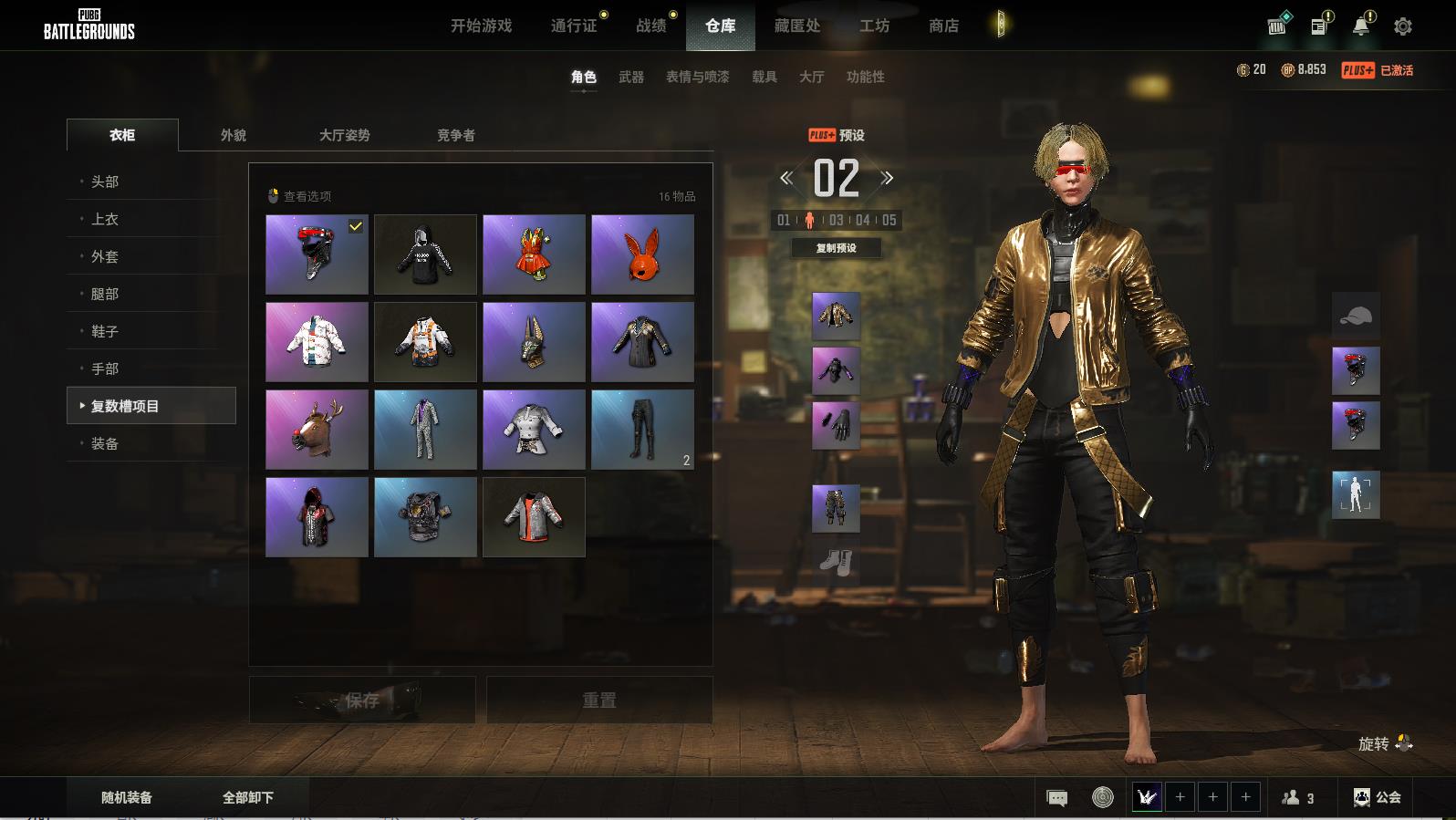Open the 工坊 section
1456x820 pixels.
tap(874, 26)
